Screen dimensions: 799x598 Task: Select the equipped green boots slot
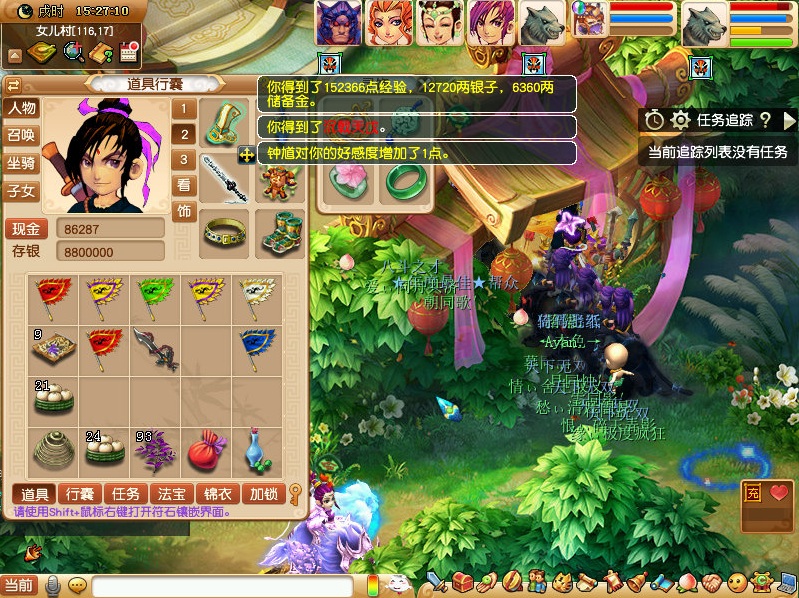(x=279, y=232)
